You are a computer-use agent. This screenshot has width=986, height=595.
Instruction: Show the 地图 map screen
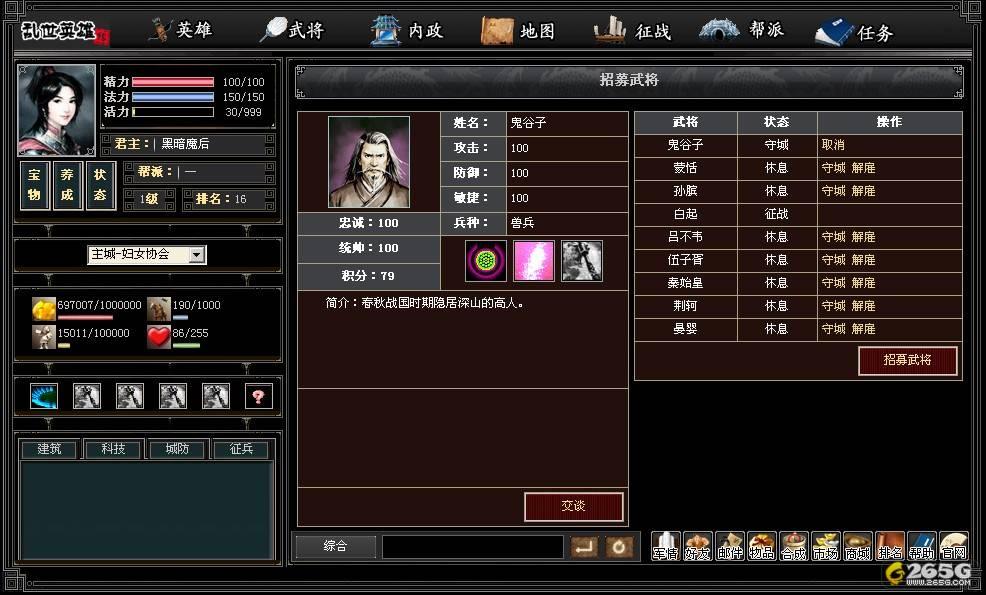click(x=519, y=31)
